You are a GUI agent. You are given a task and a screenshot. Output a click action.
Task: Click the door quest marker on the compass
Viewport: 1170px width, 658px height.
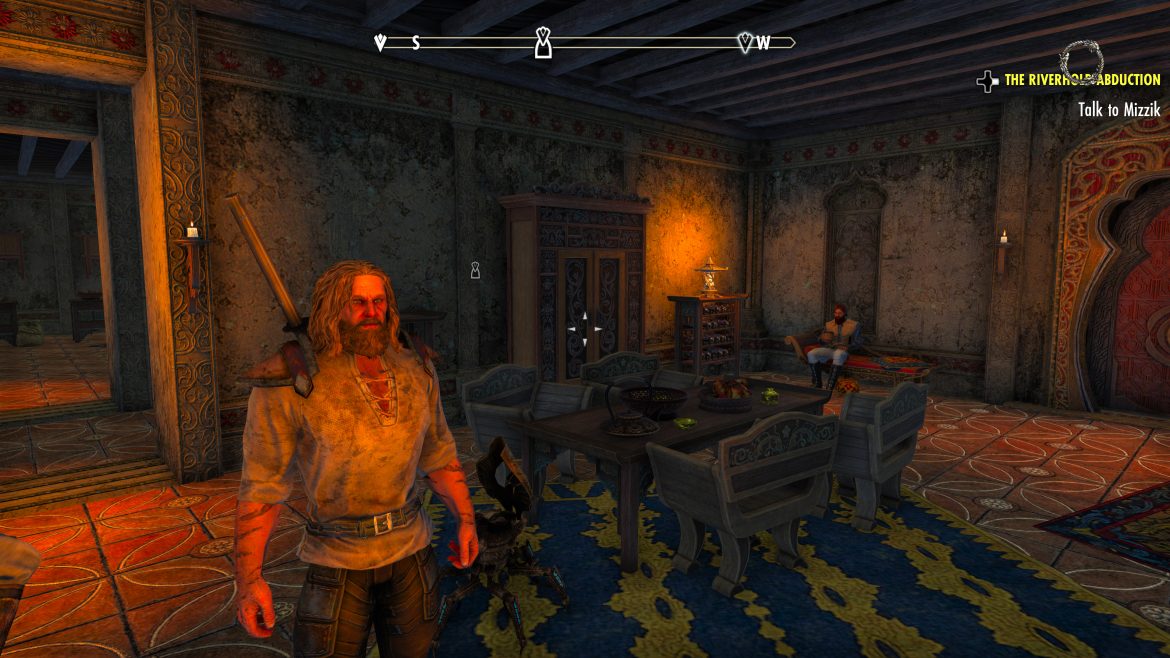point(543,42)
